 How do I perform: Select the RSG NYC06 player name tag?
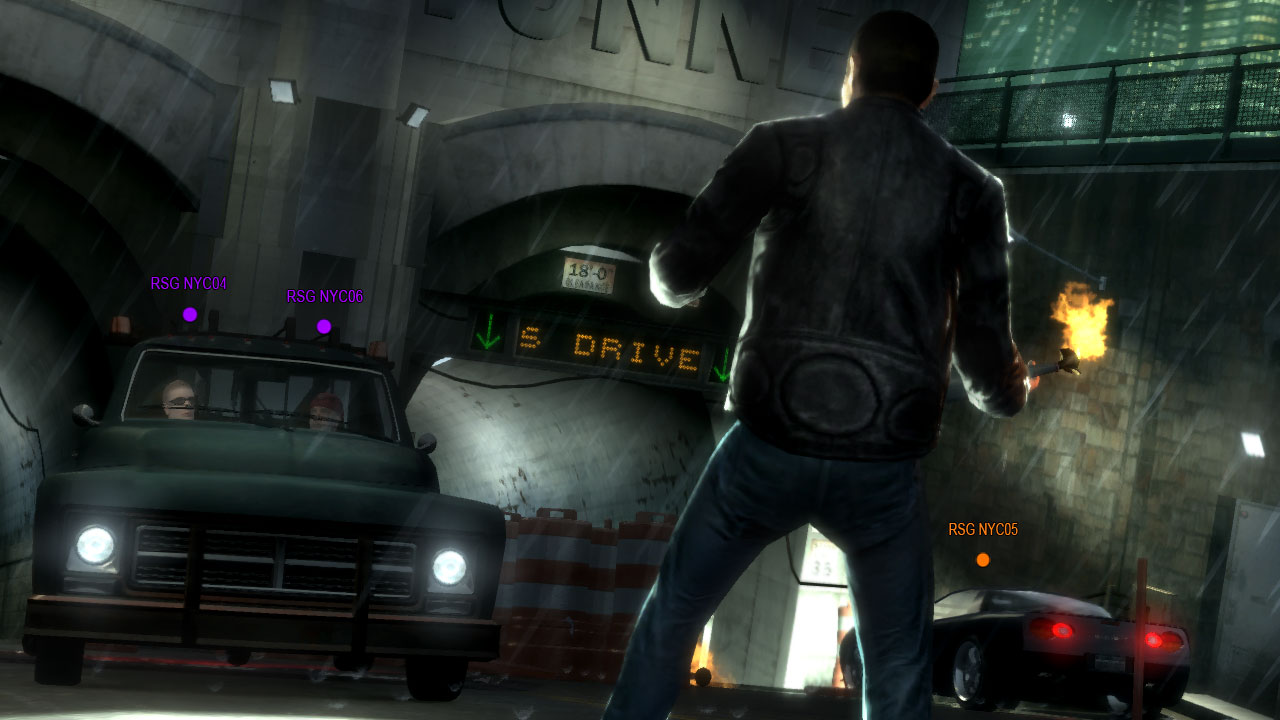(324, 297)
